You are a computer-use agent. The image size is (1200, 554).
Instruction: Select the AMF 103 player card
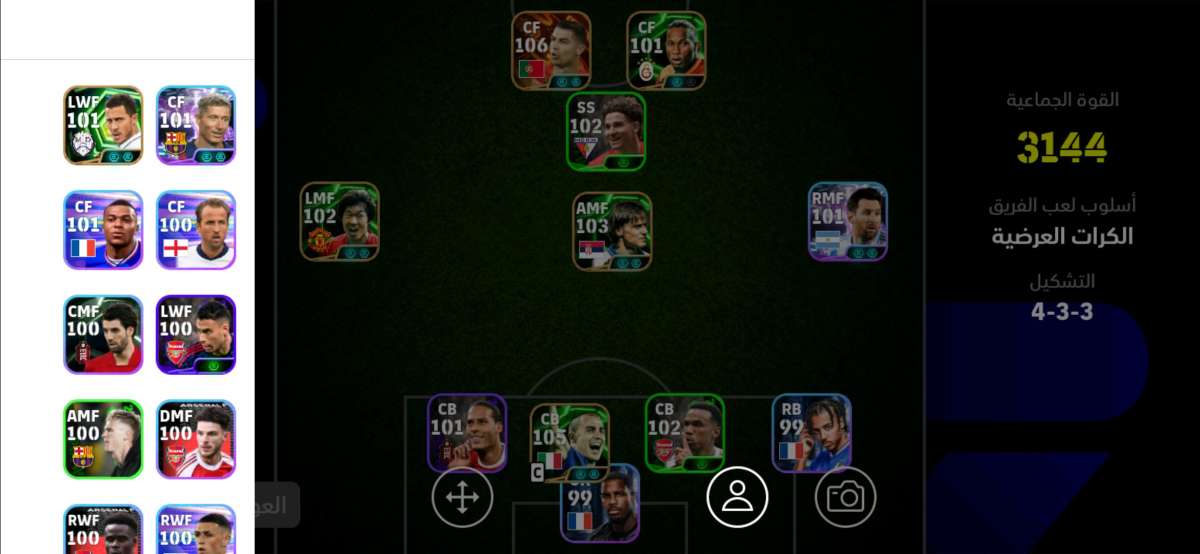(612, 231)
